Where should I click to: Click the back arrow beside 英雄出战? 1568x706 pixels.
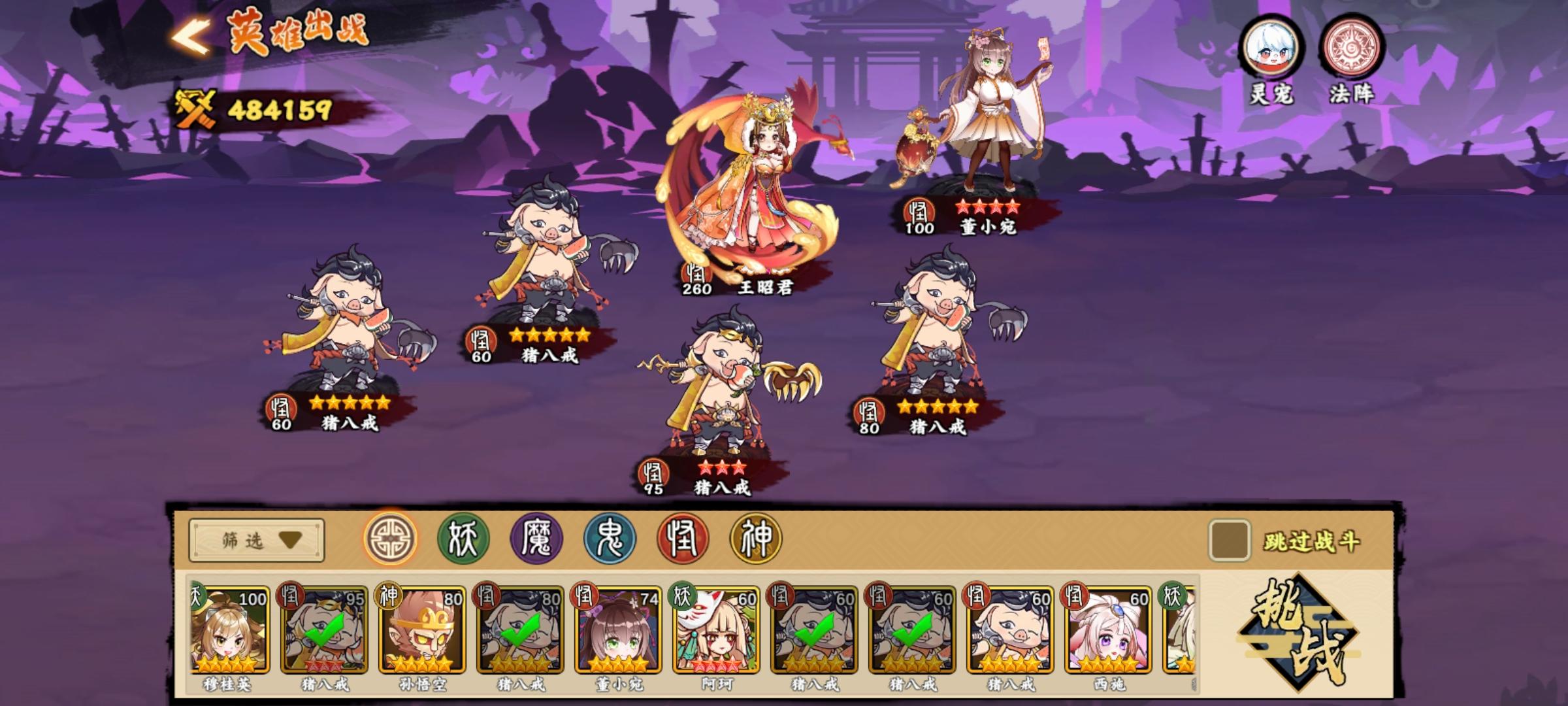point(189,37)
